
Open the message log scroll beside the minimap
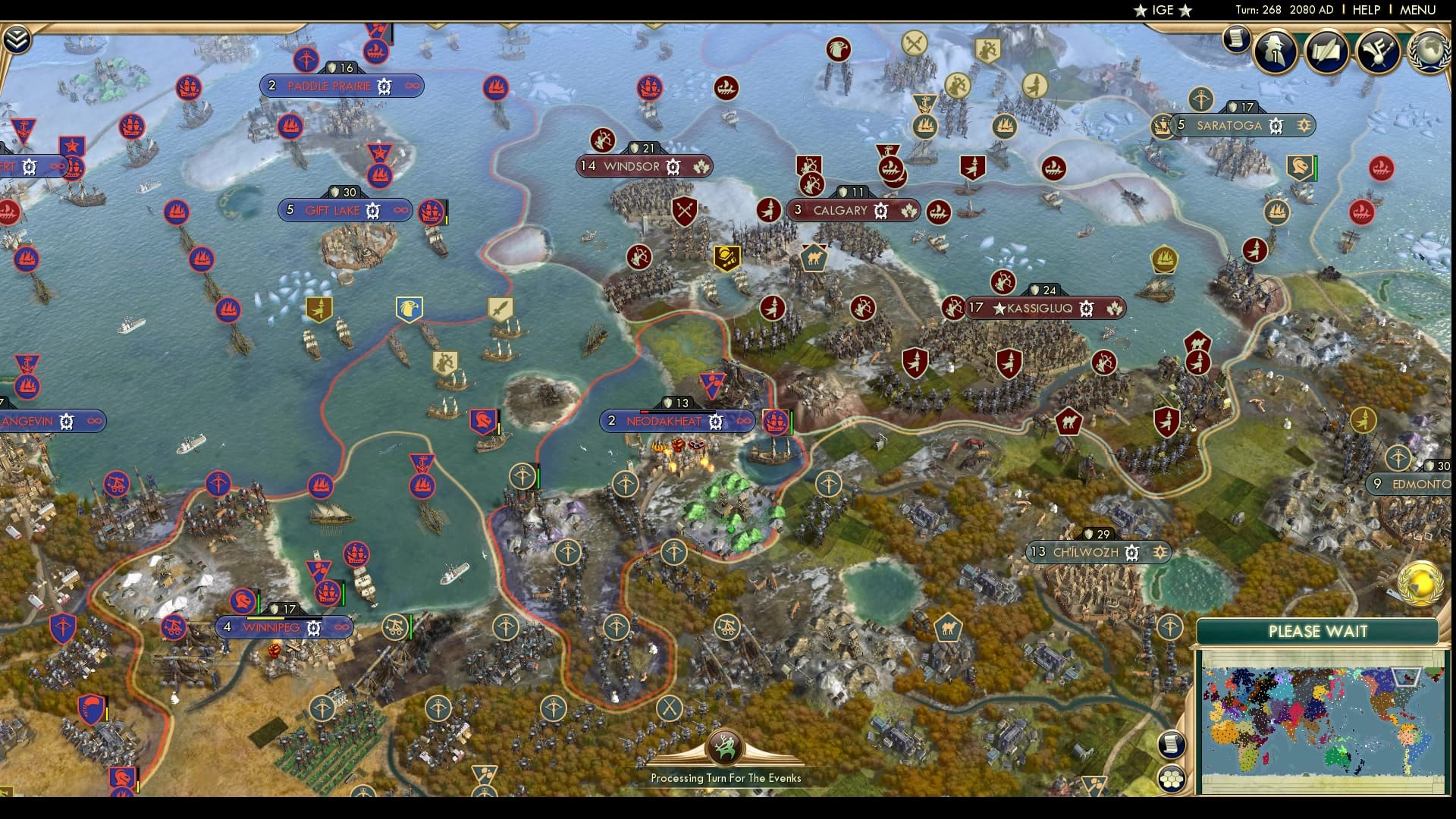[1170, 745]
